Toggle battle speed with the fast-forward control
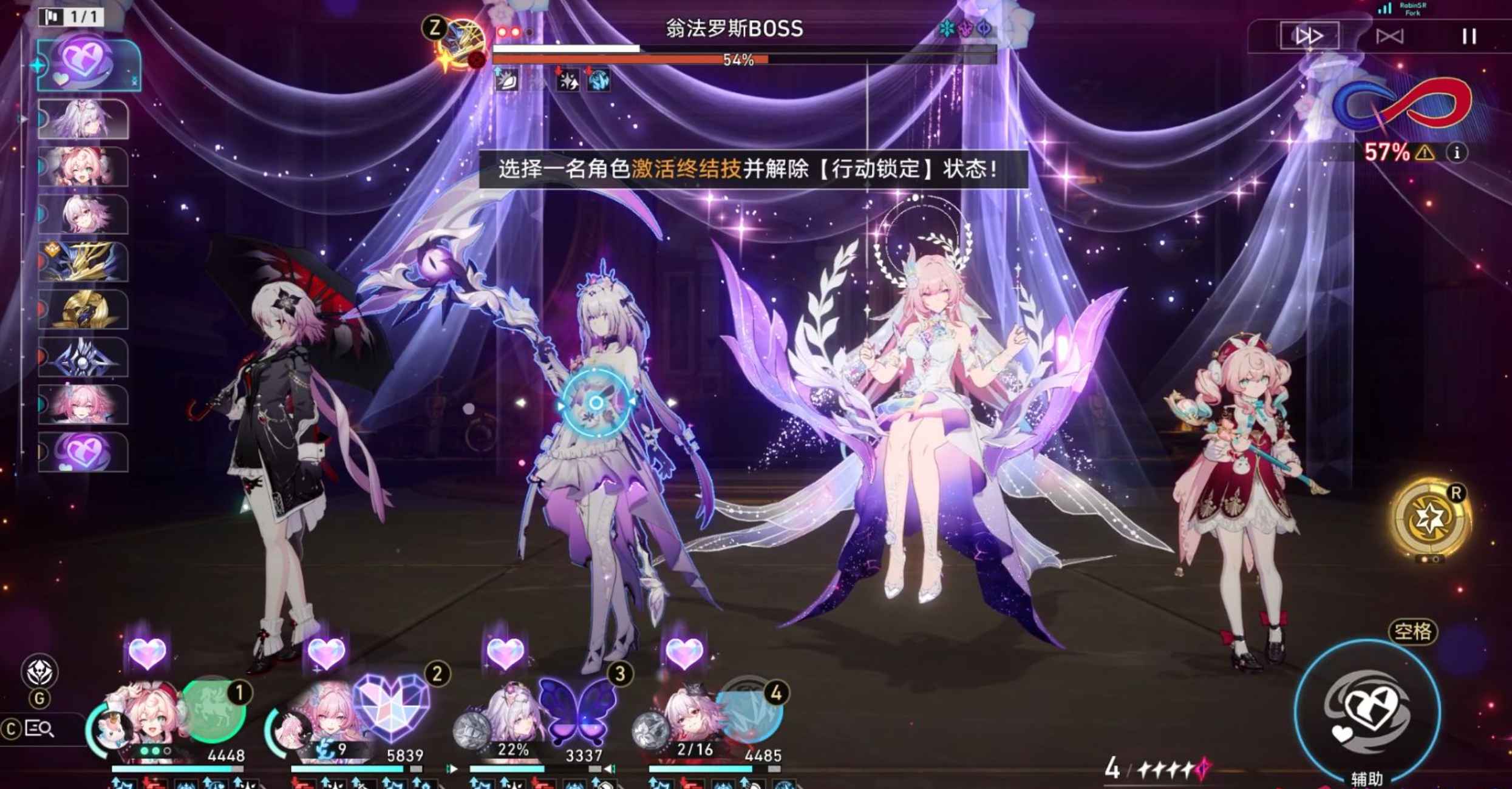Screen dimensions: 1512x789 pyautogui.click(x=1313, y=35)
